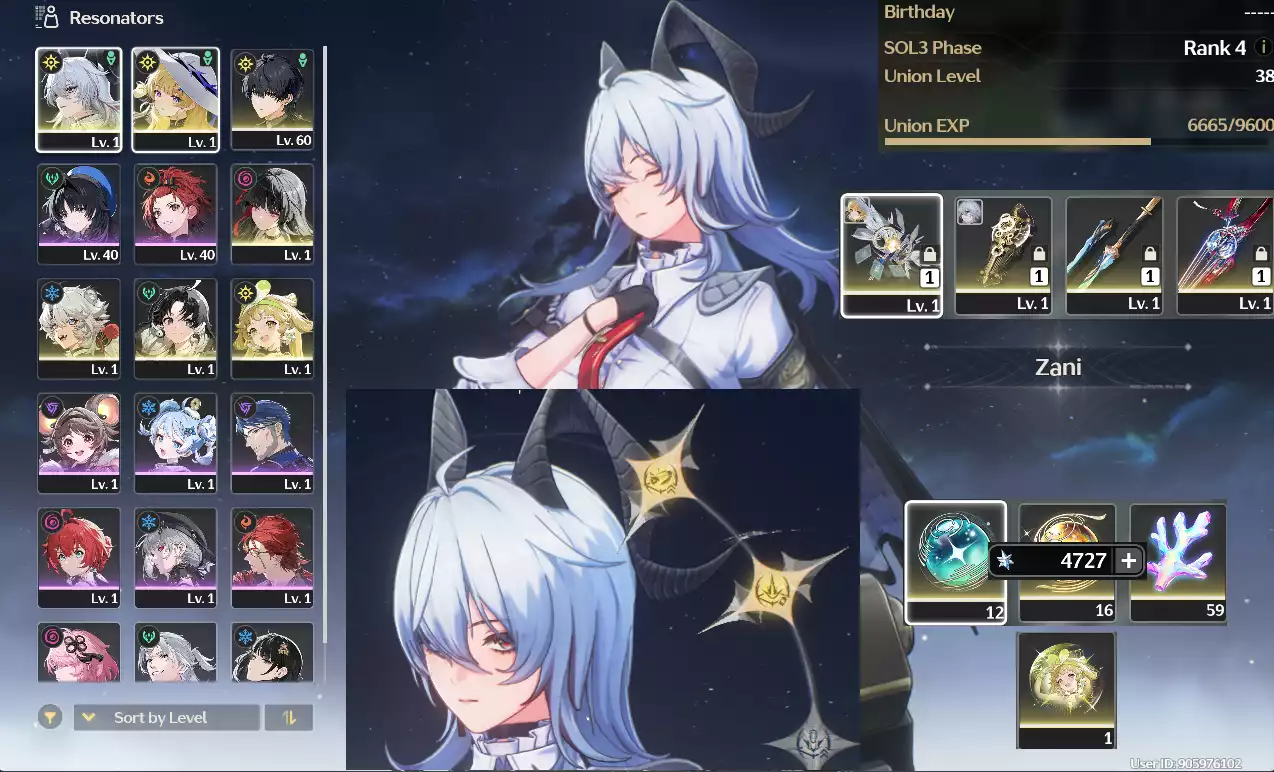Viewport: 1274px width, 772px height.
Task: Add more Astrite with the plus button
Action: tap(1128, 561)
